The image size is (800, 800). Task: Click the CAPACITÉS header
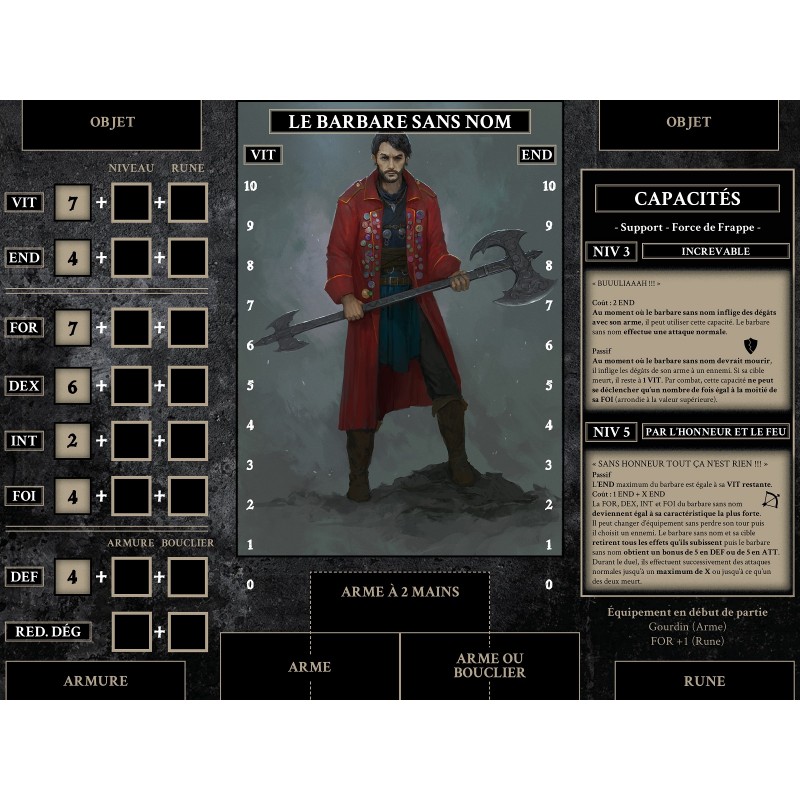(x=687, y=199)
